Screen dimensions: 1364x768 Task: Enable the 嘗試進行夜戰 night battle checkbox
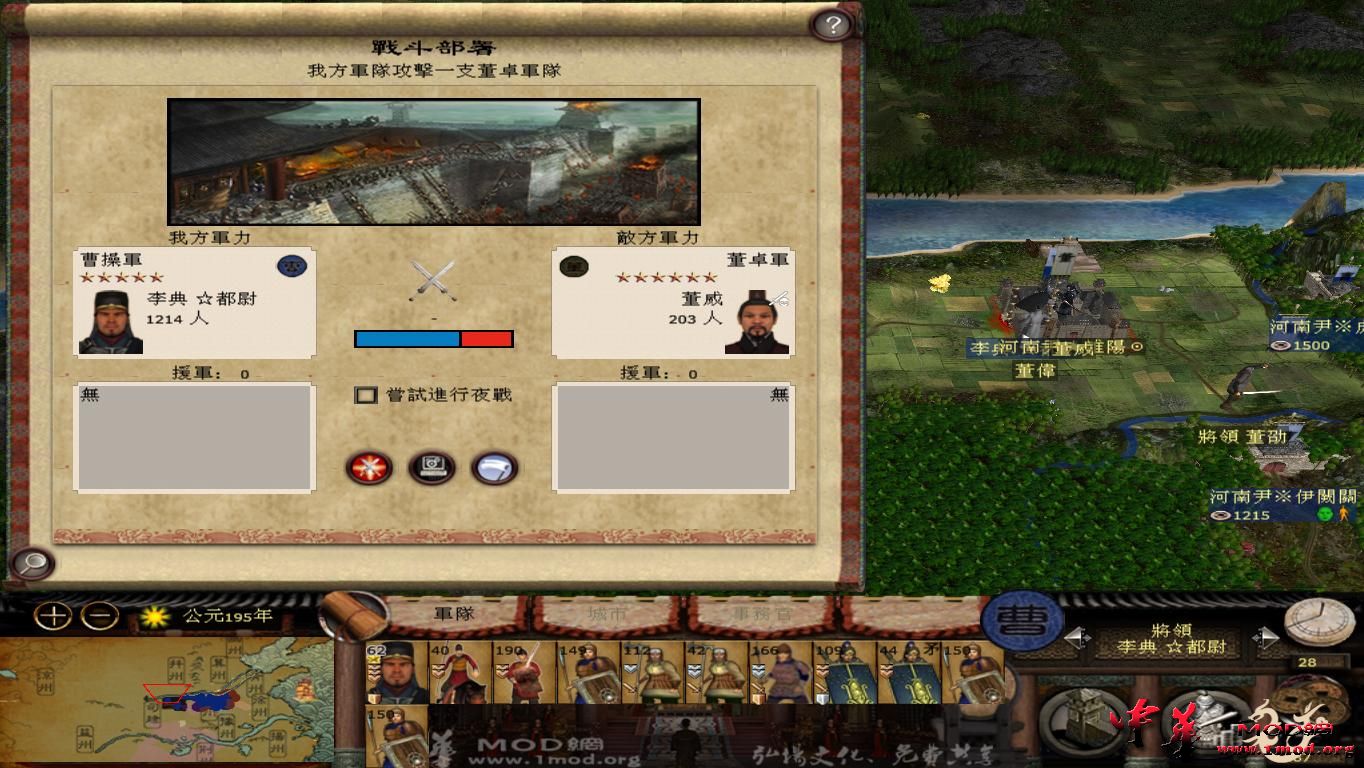[x=366, y=395]
